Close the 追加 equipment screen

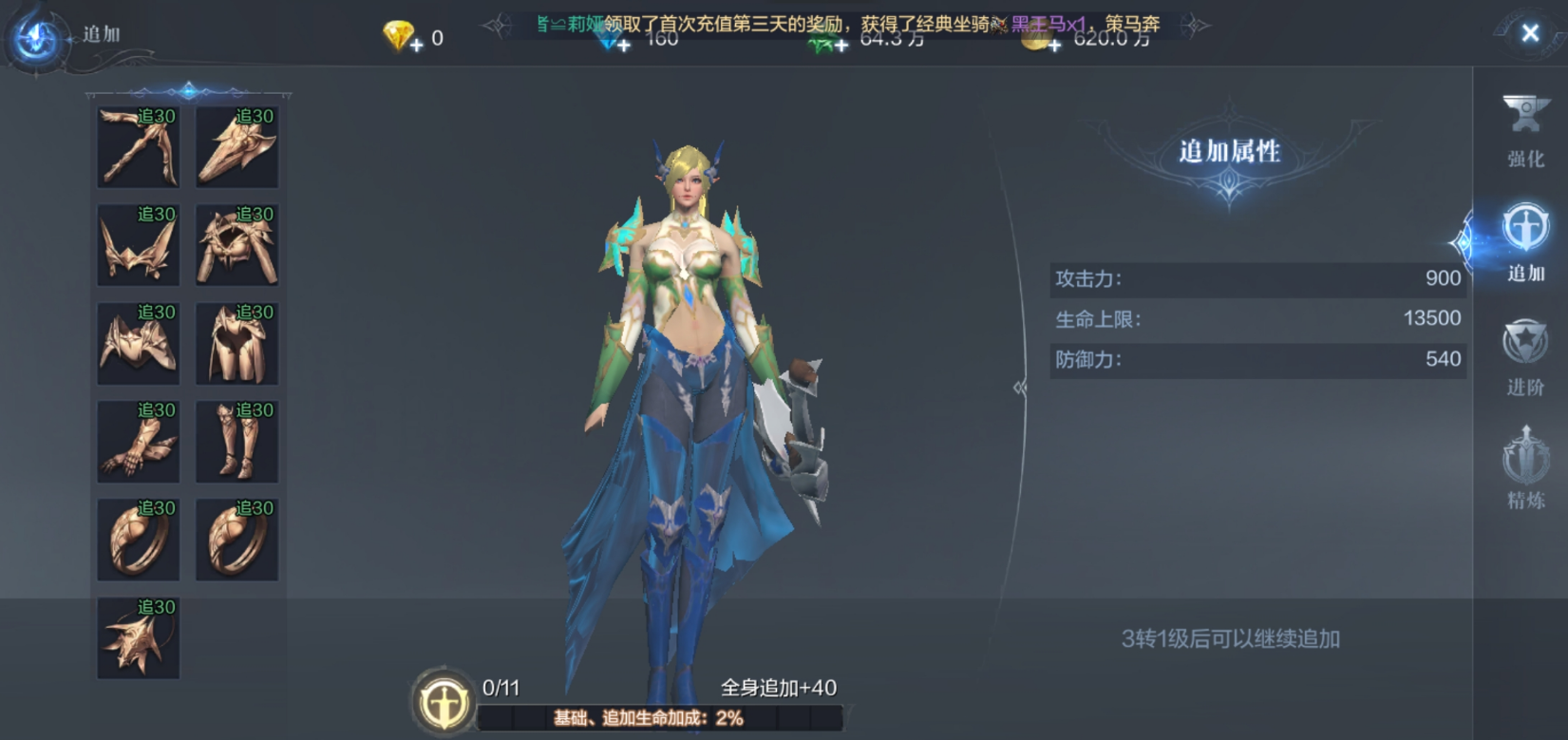coord(1529,33)
